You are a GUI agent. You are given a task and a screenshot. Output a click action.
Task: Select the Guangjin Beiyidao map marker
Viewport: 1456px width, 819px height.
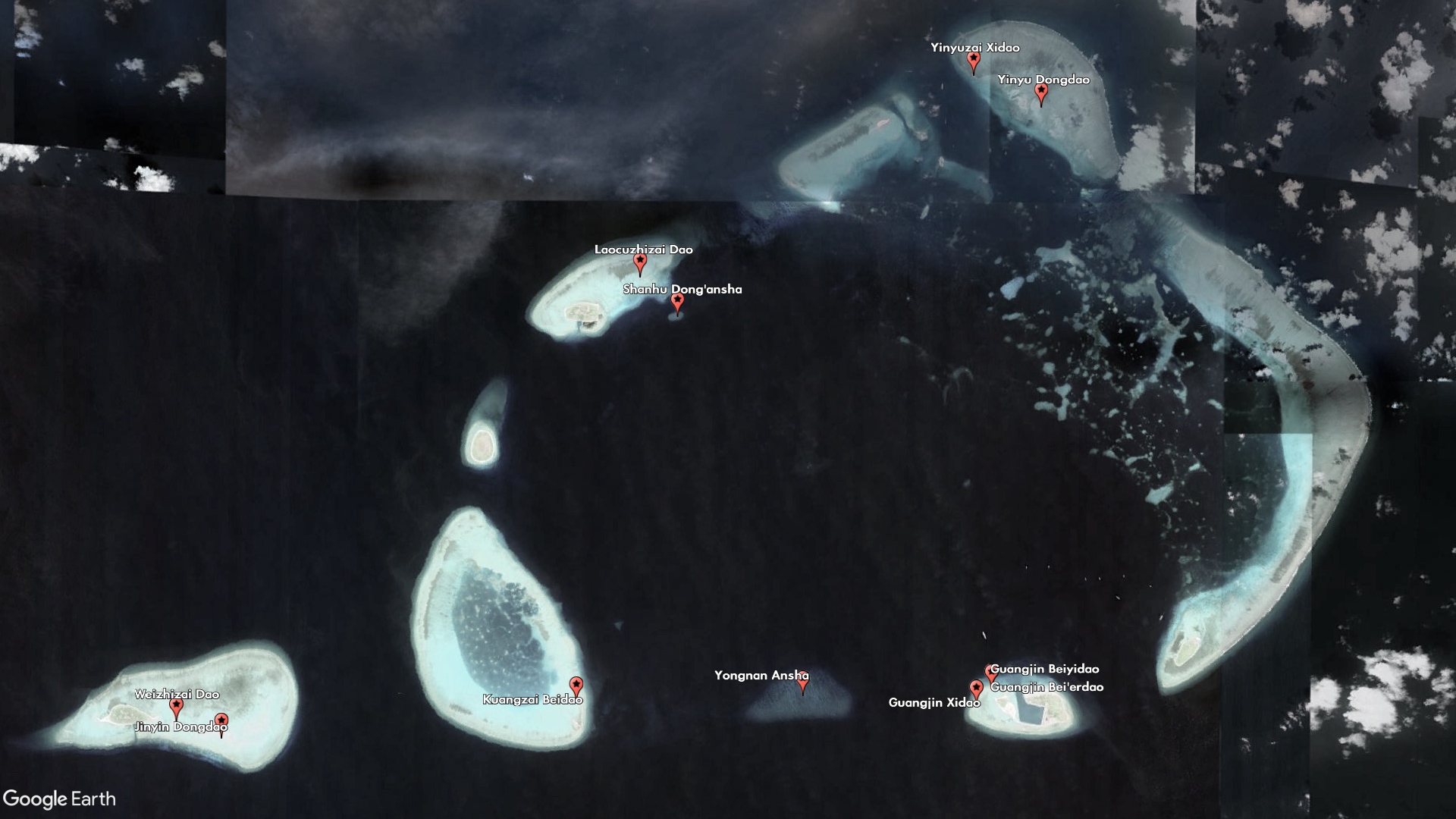coord(989,672)
